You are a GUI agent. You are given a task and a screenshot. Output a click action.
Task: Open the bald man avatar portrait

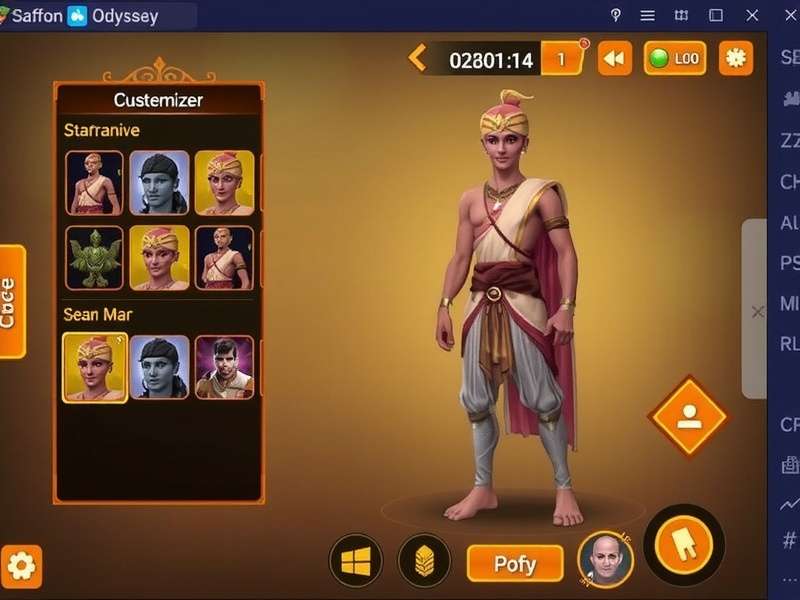click(605, 560)
